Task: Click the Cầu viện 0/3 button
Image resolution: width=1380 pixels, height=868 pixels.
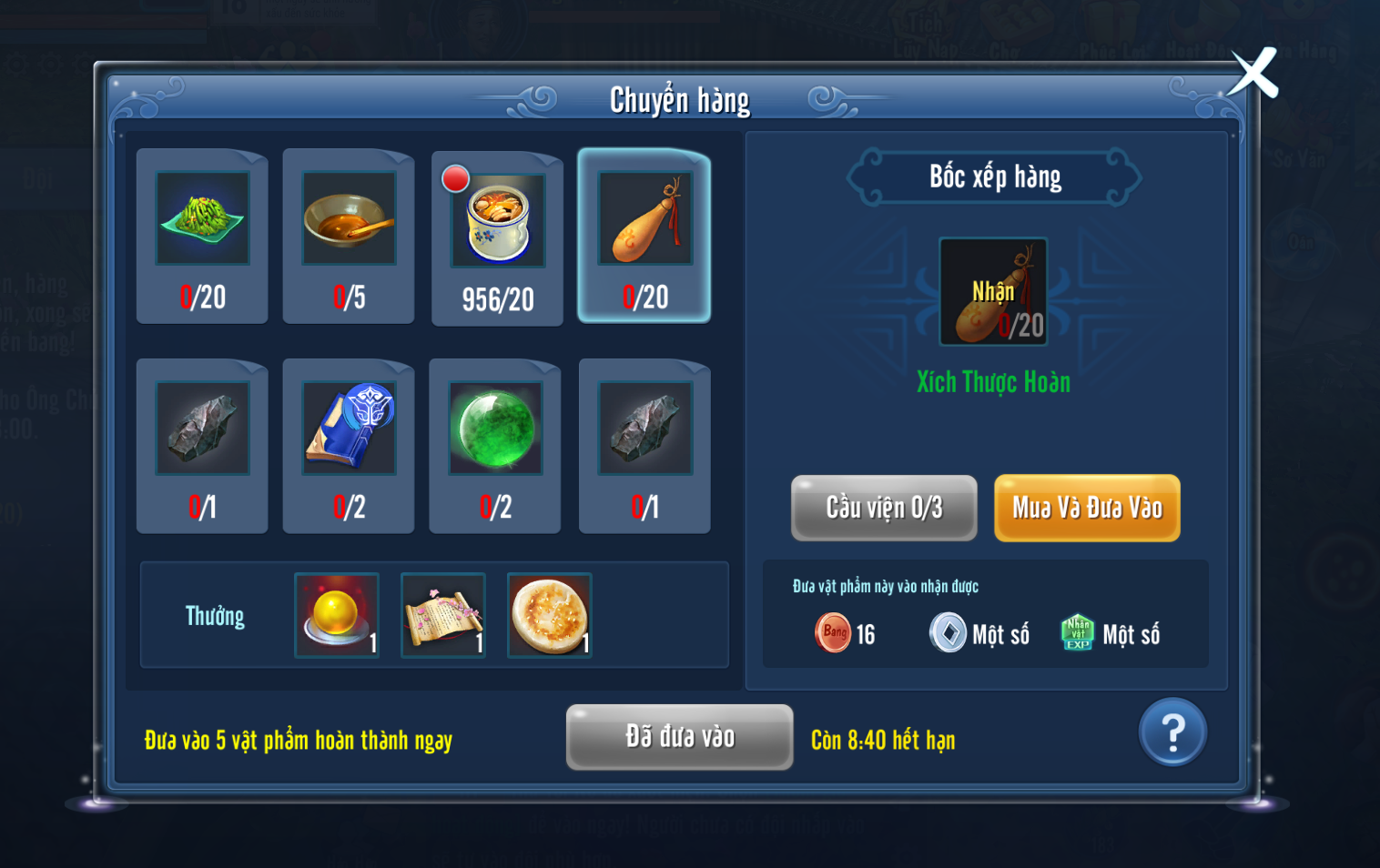Action: (884, 508)
